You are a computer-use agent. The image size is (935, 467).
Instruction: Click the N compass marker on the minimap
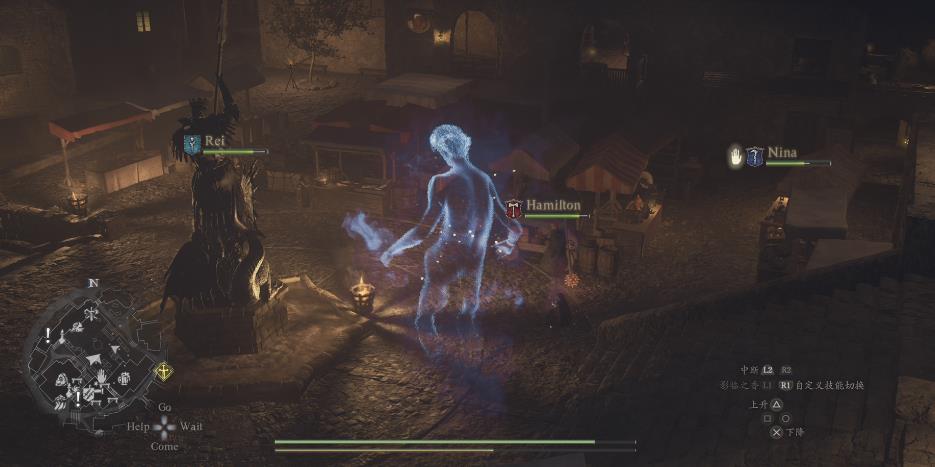pyautogui.click(x=93, y=283)
